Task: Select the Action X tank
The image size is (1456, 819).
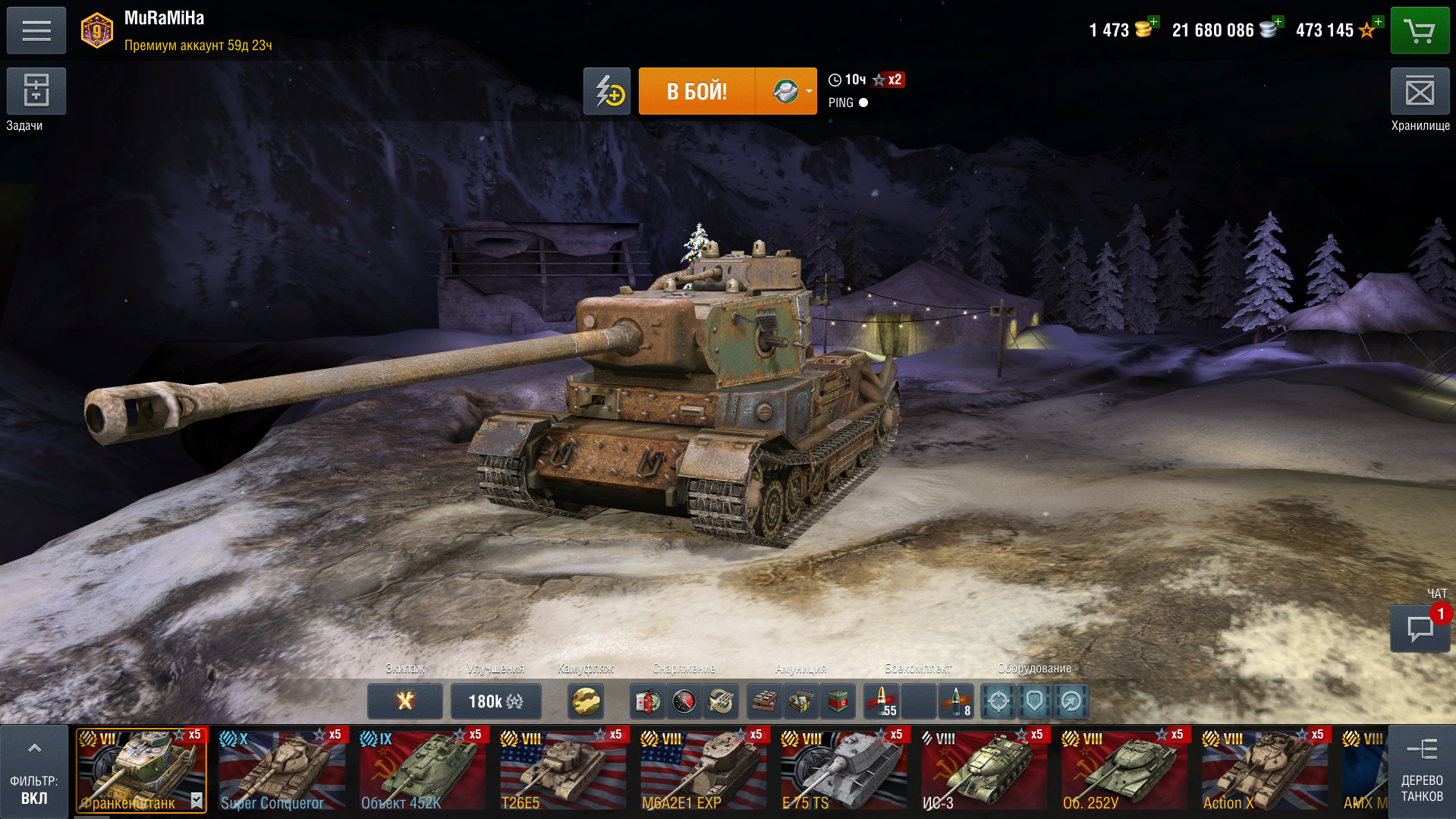Action: click(1264, 770)
